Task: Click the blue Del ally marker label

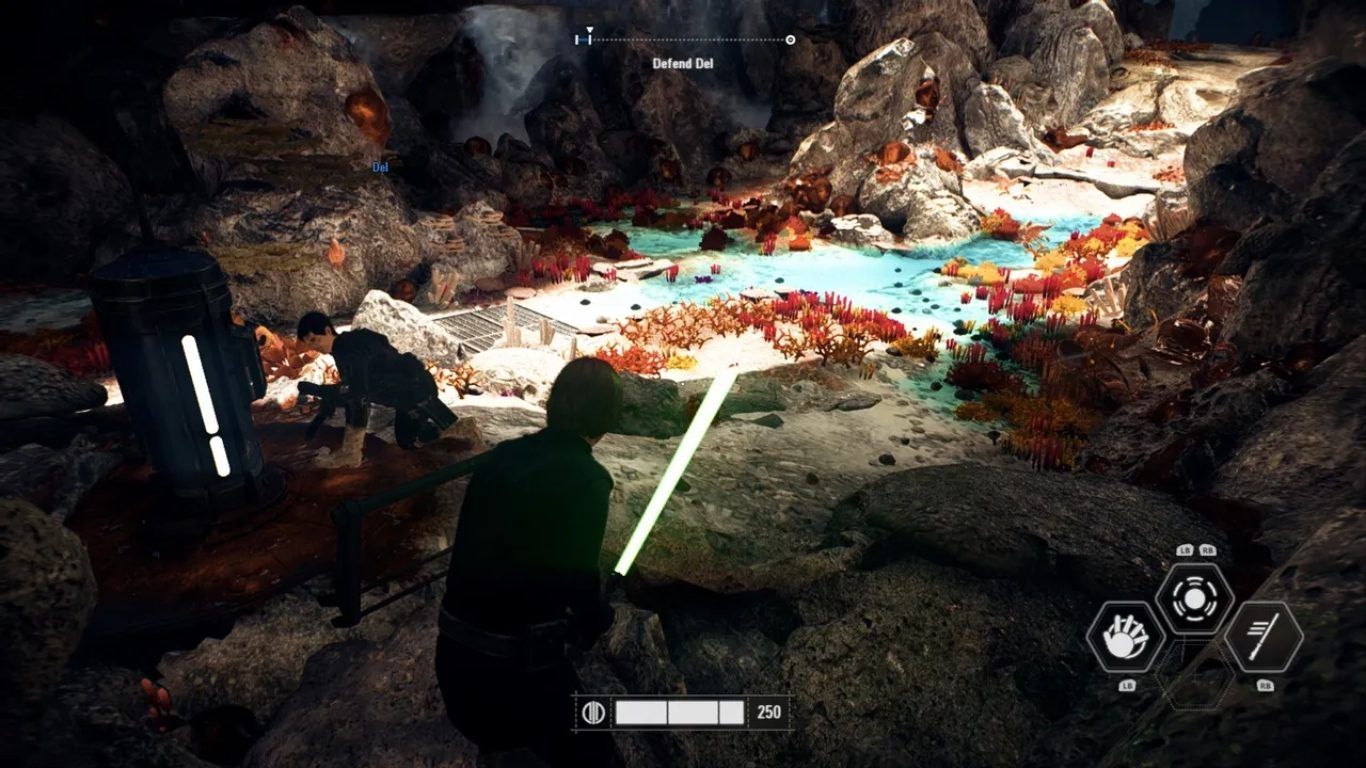Action: pos(380,166)
